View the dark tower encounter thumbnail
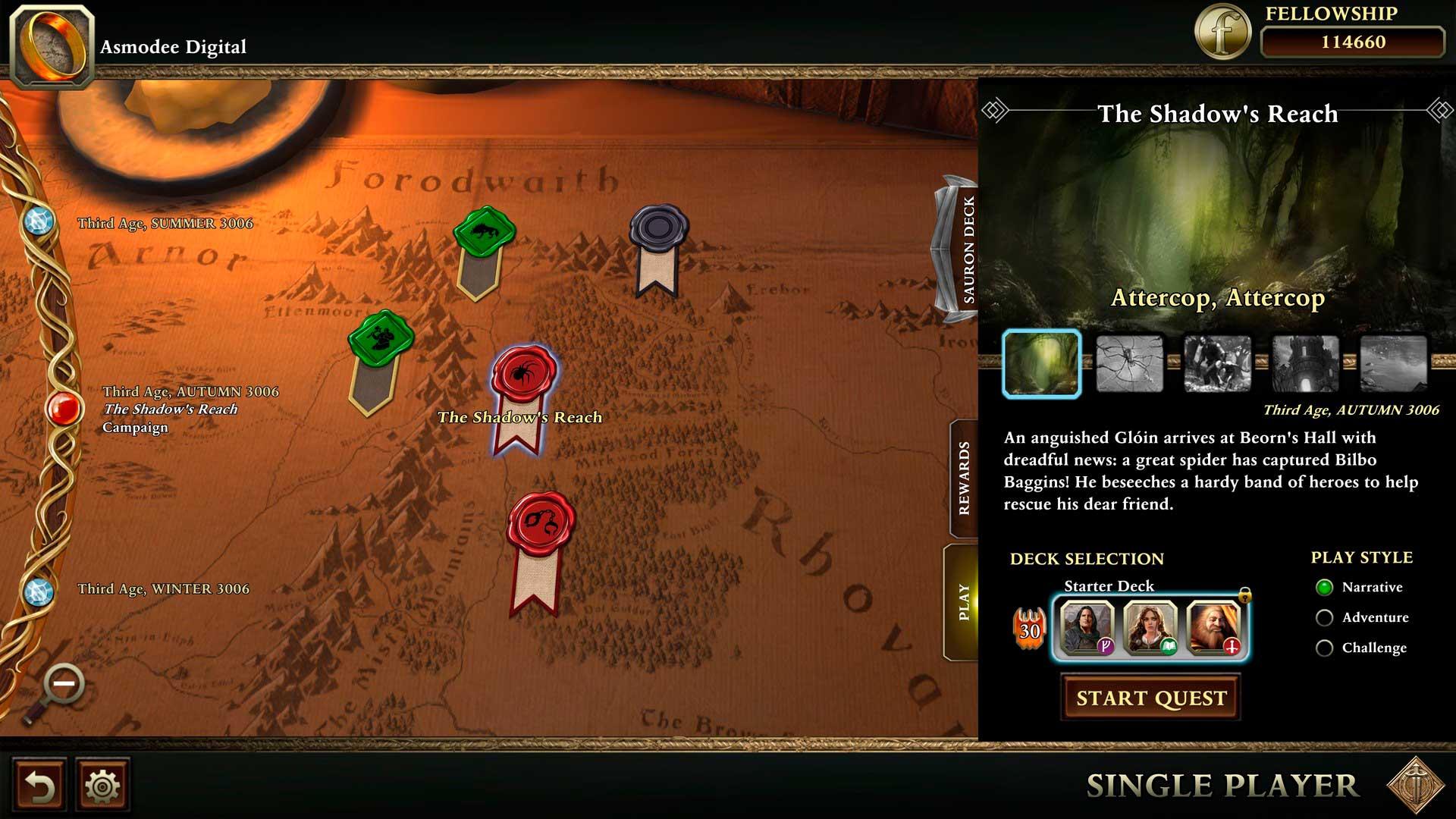This screenshot has width=1456, height=819. (1305, 365)
